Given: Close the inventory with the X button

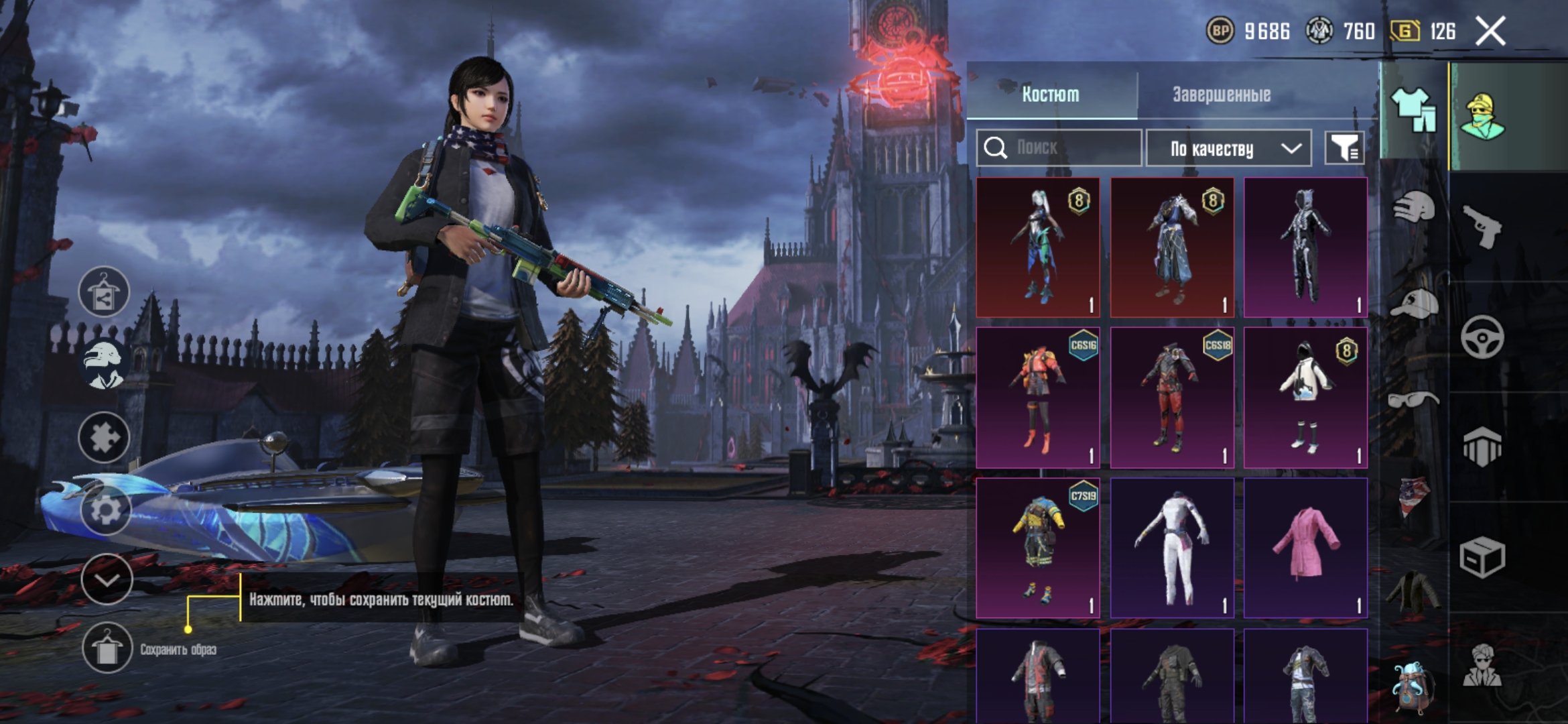Looking at the screenshot, I should coord(1490,32).
